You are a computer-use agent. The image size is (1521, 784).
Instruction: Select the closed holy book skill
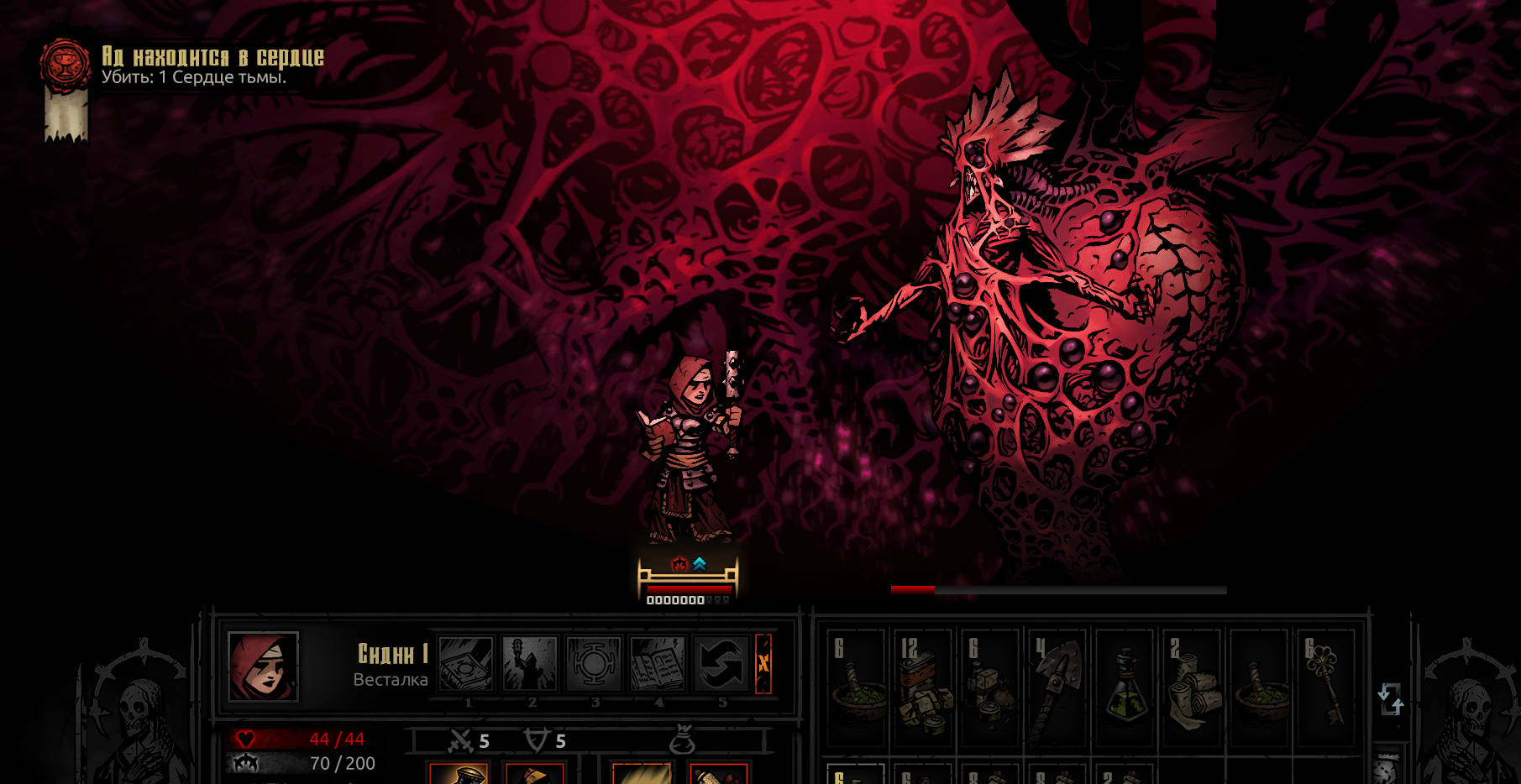[x=466, y=664]
